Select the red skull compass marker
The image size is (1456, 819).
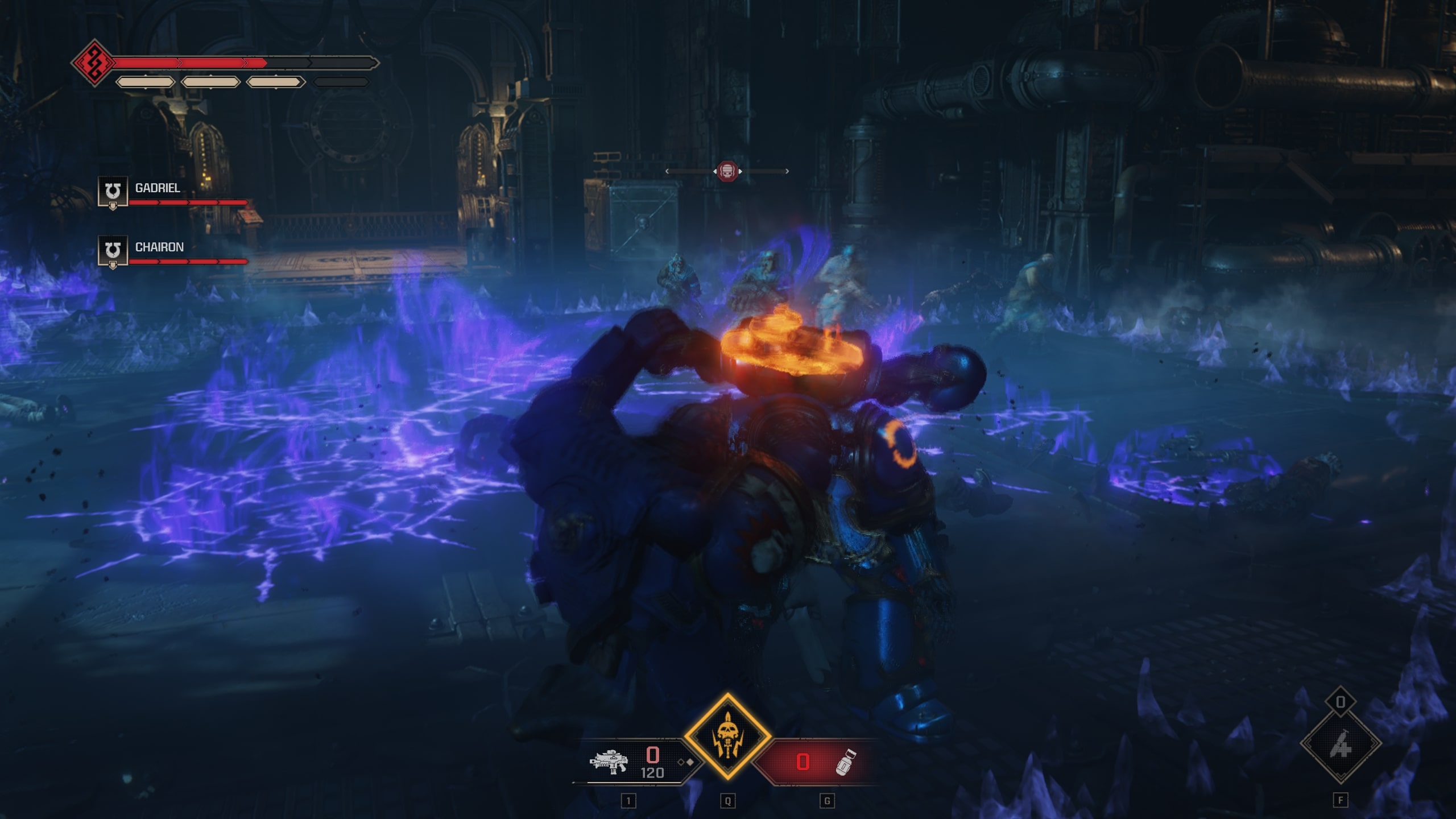tap(727, 171)
